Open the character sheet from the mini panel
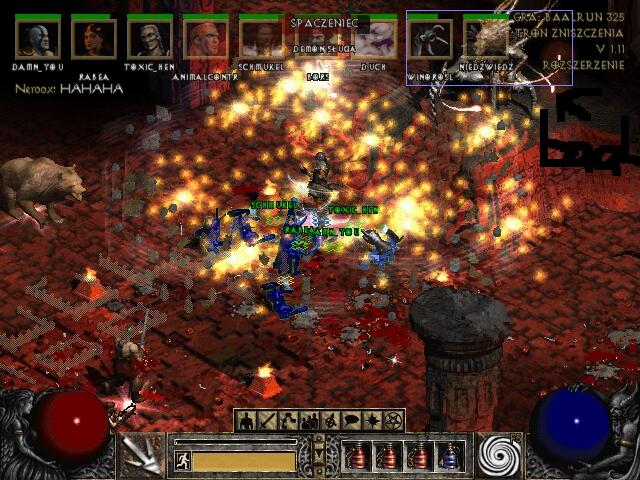 tap(246, 422)
